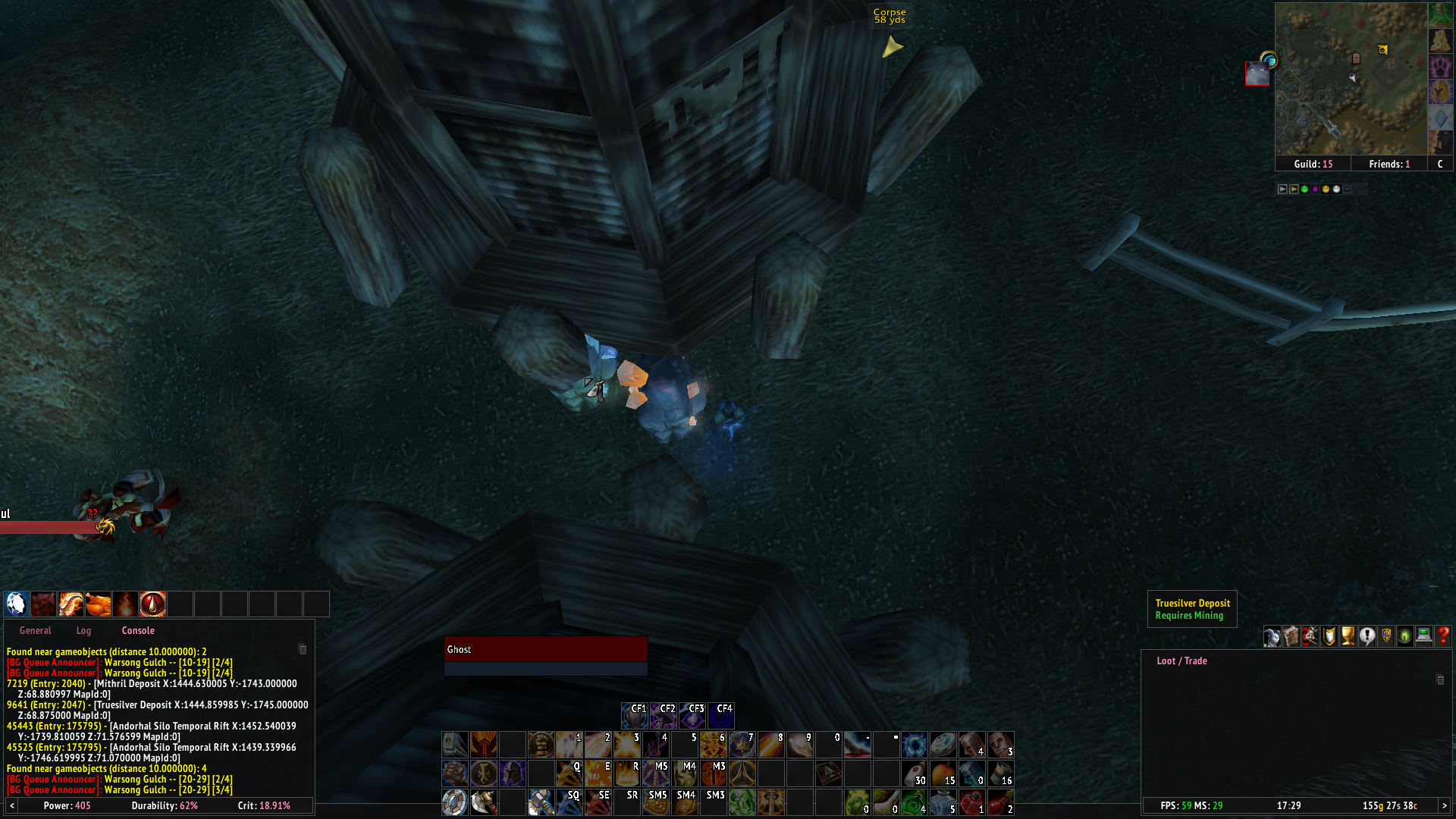Open the achievements trophy icon
This screenshot has height=819, width=1456.
1348,635
